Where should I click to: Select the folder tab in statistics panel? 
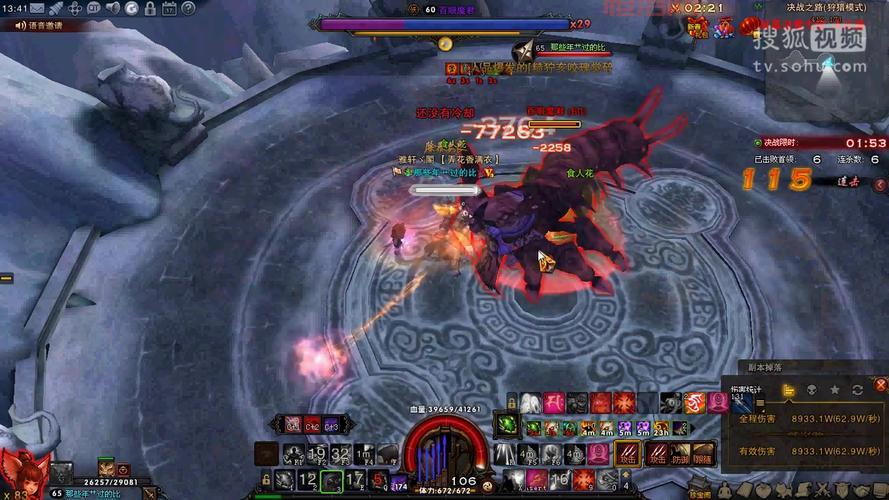pos(788,389)
